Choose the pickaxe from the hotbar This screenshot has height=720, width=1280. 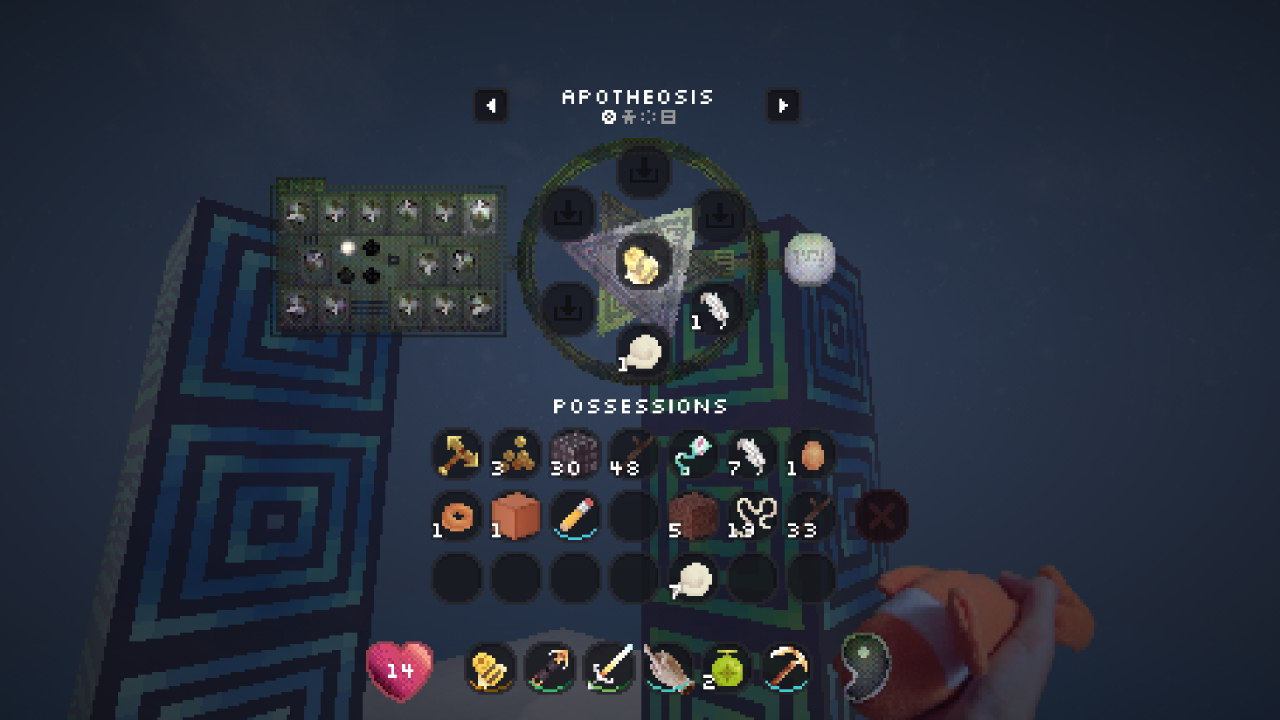(x=786, y=667)
